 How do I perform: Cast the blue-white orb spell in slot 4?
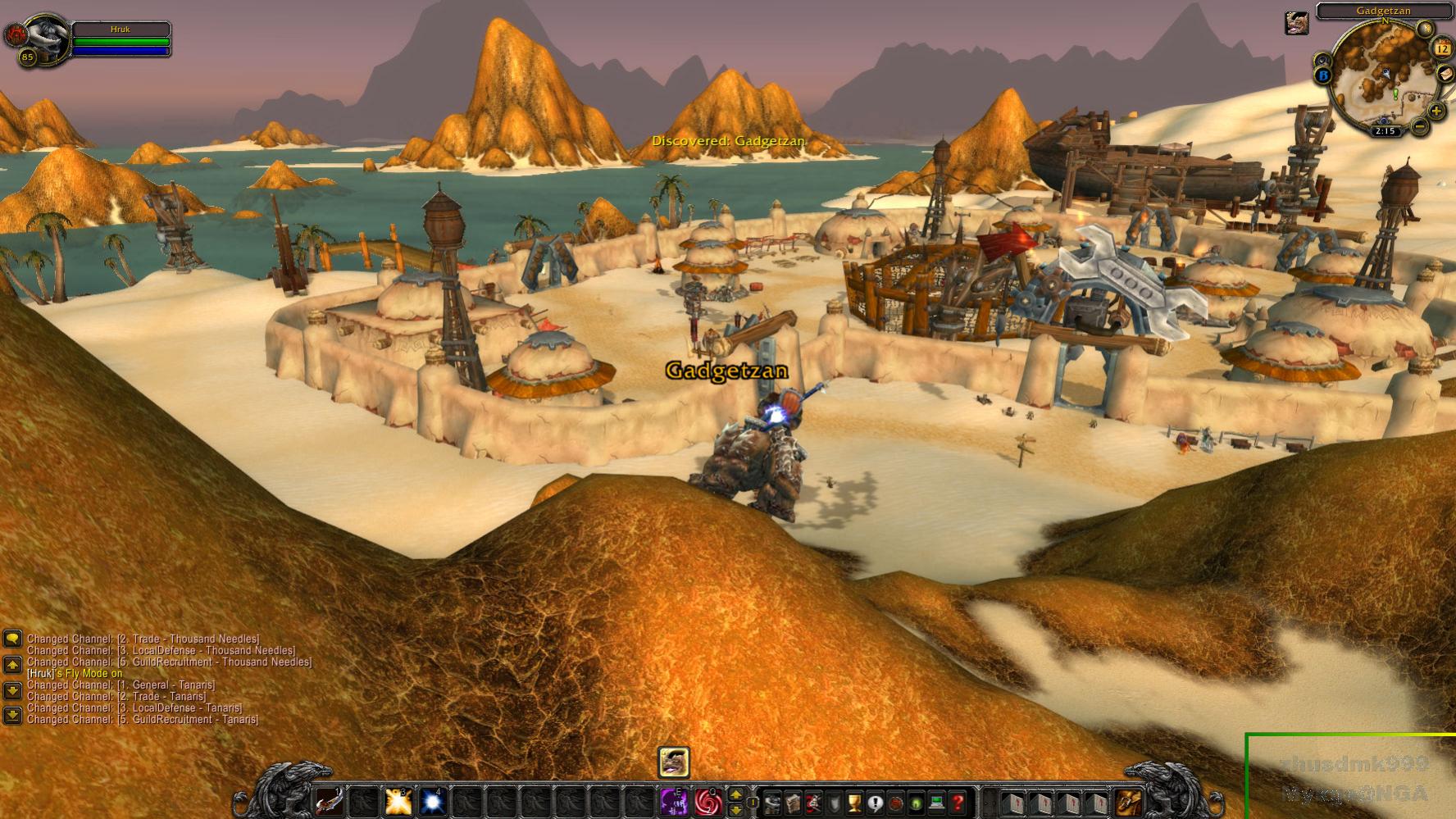[x=433, y=801]
